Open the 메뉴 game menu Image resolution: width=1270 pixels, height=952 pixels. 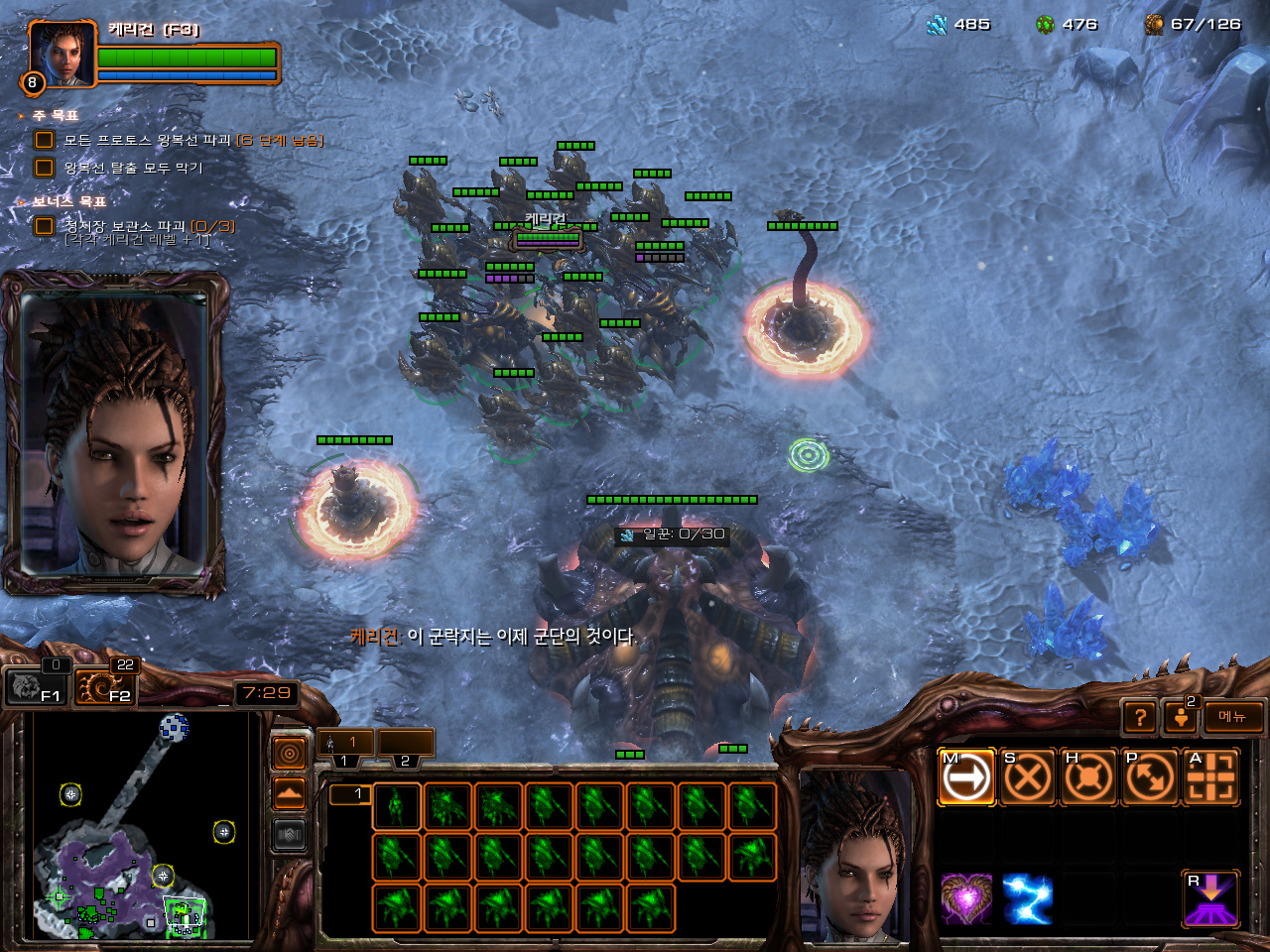(1232, 717)
